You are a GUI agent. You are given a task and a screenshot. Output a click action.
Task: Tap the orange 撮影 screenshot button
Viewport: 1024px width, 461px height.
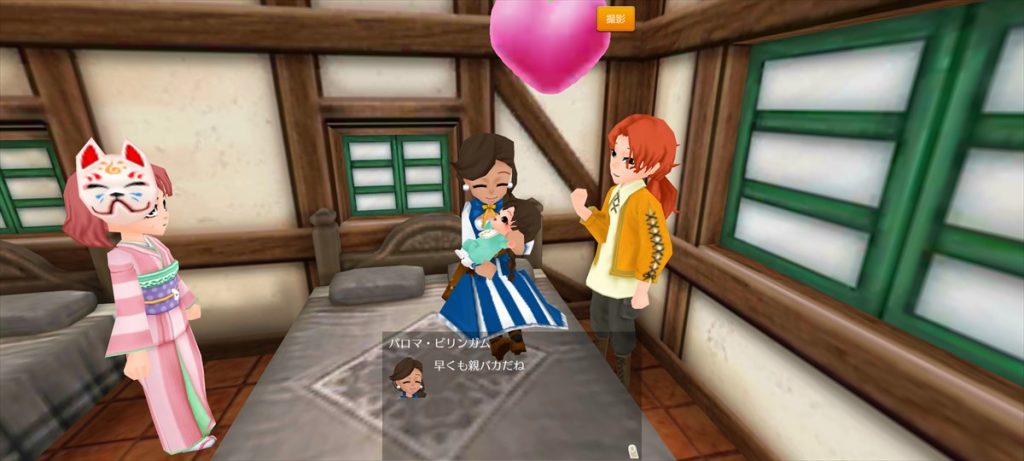pos(615,18)
